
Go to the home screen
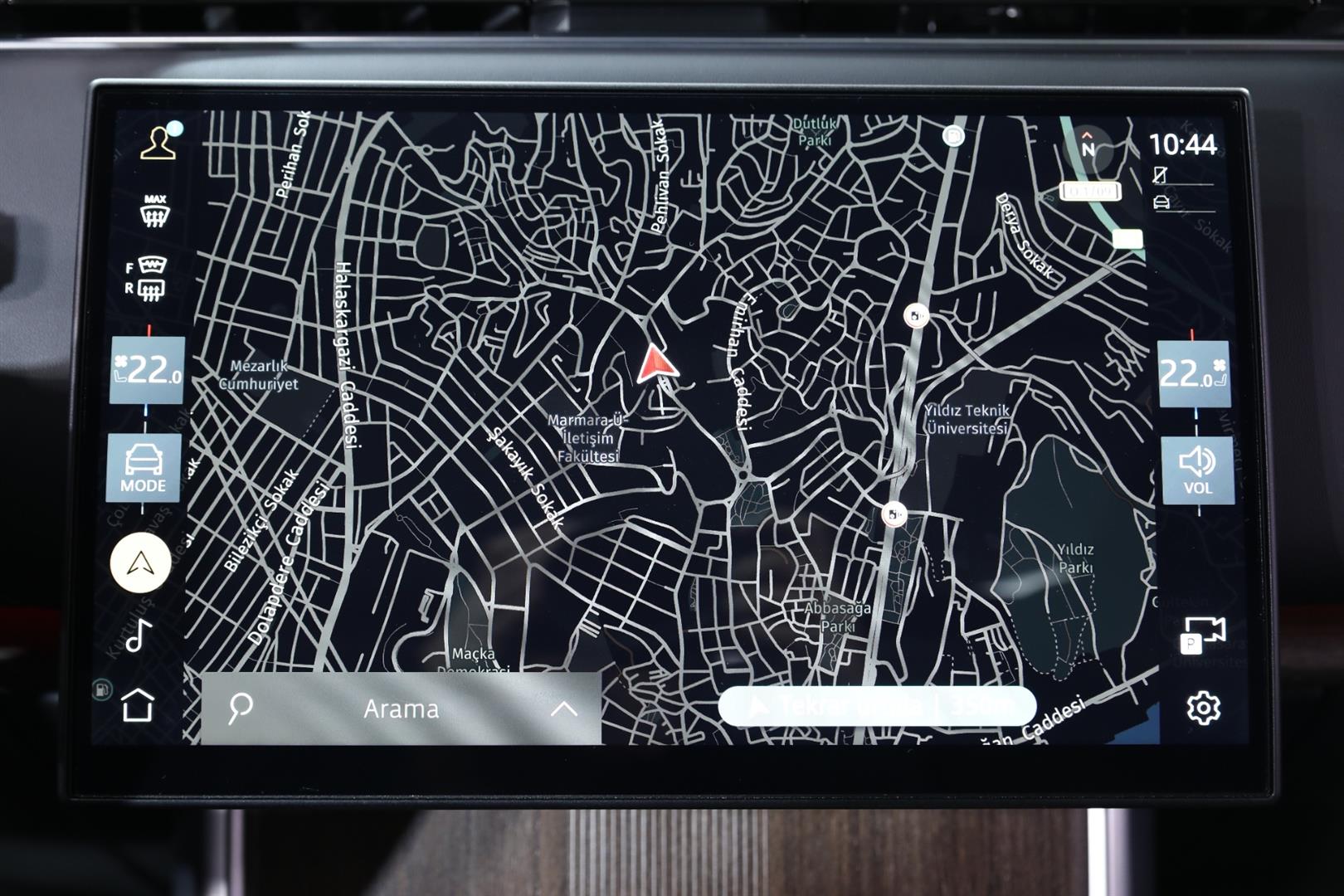(x=138, y=706)
